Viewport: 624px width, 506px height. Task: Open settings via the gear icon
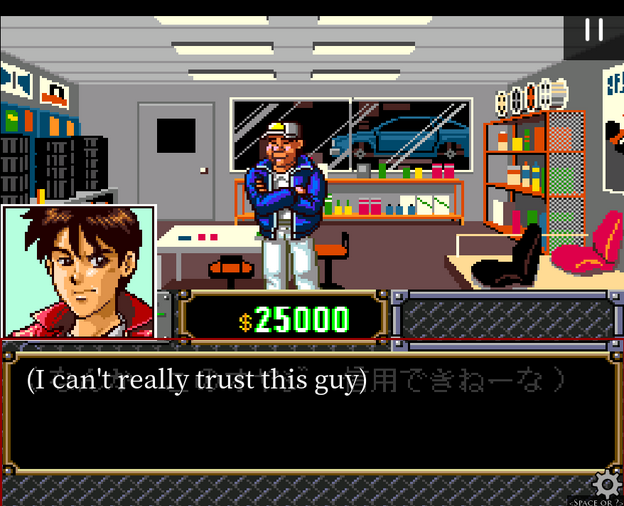[605, 485]
